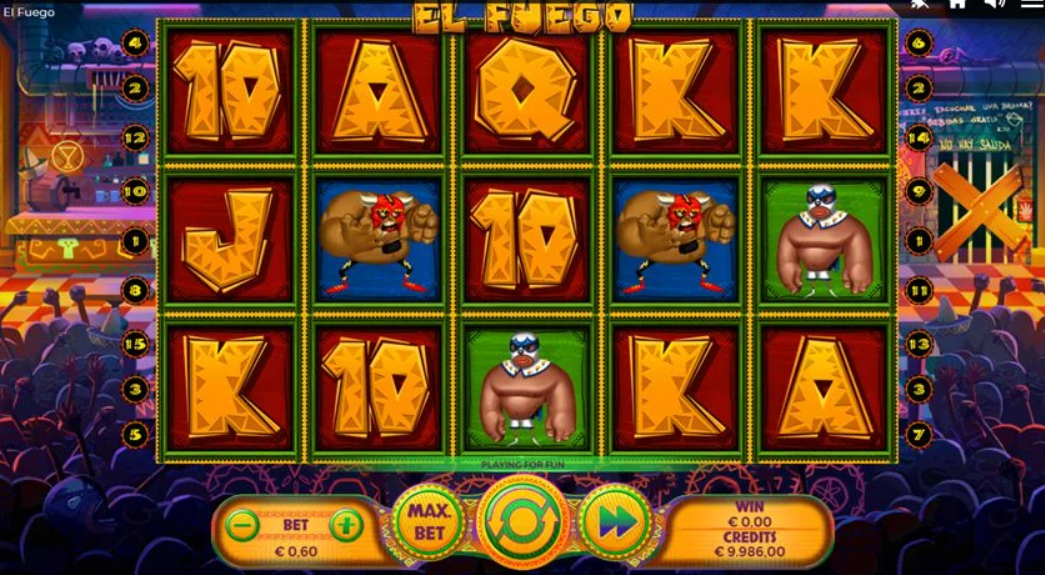This screenshot has height=575, width=1045.
Task: Highlight payline number 7
Action: 919,435
